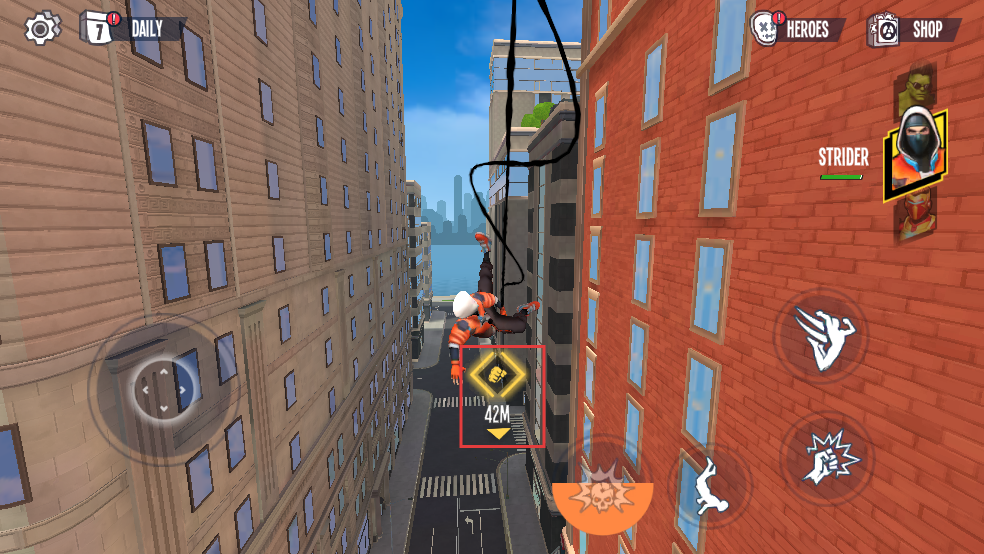
Task: Trigger the orange skull special ability
Action: (x=603, y=493)
